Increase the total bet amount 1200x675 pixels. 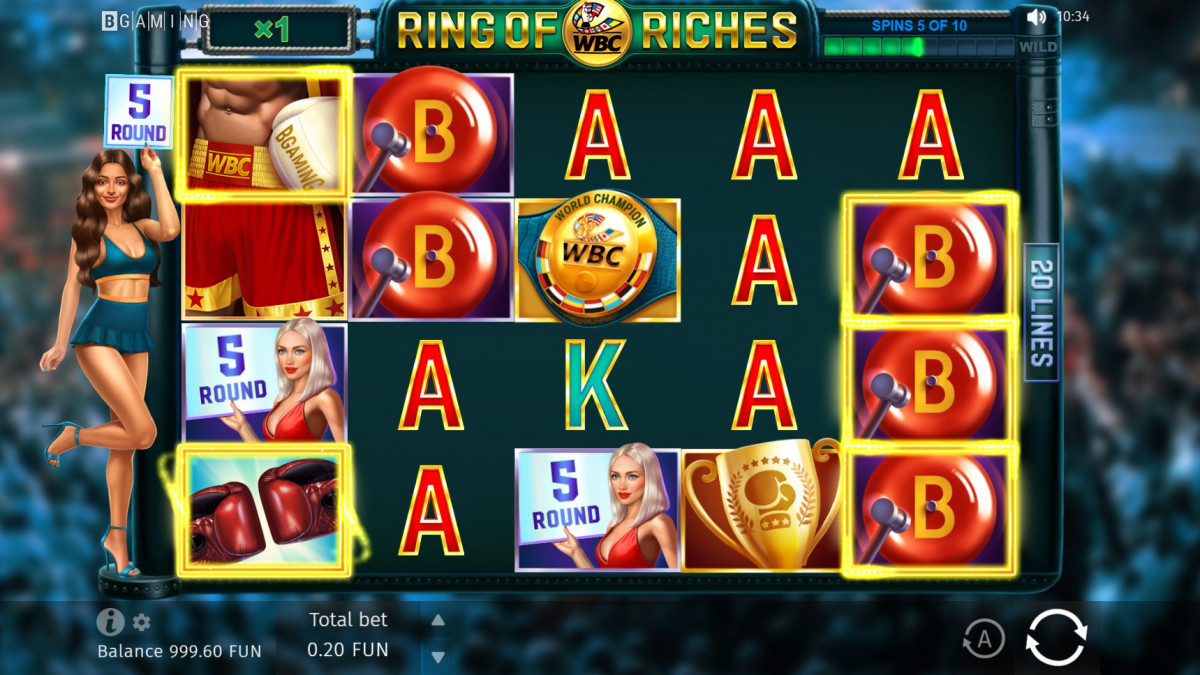click(x=437, y=621)
